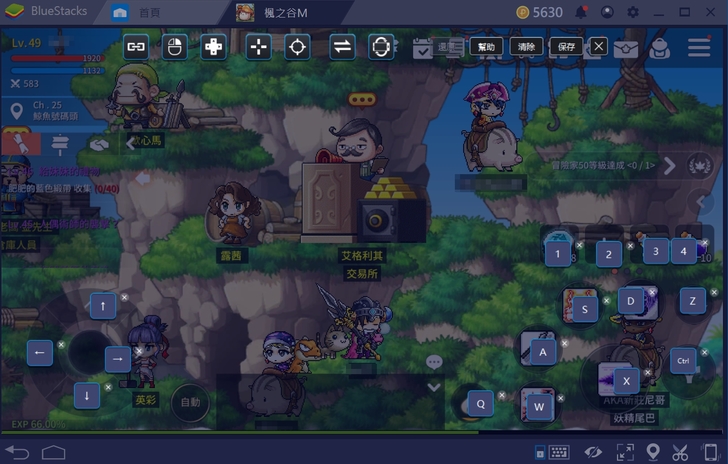Viewport: 728px width, 464px height.
Task: Click the left arrow key mapping
Action: tap(40, 352)
